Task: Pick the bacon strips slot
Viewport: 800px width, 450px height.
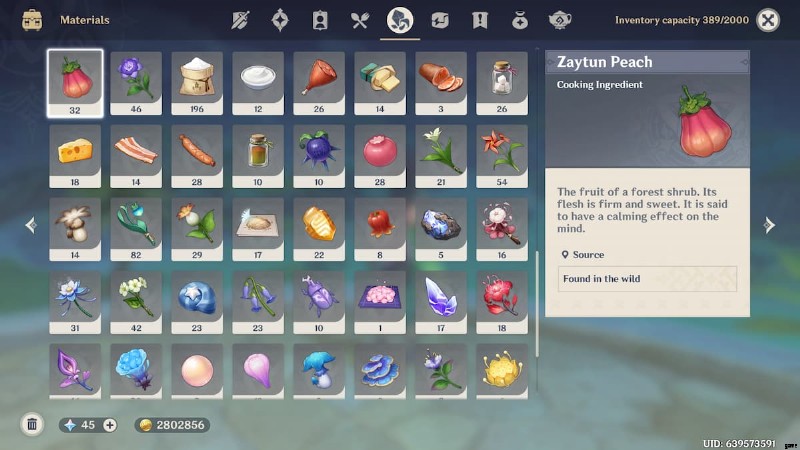Action: 136,155
